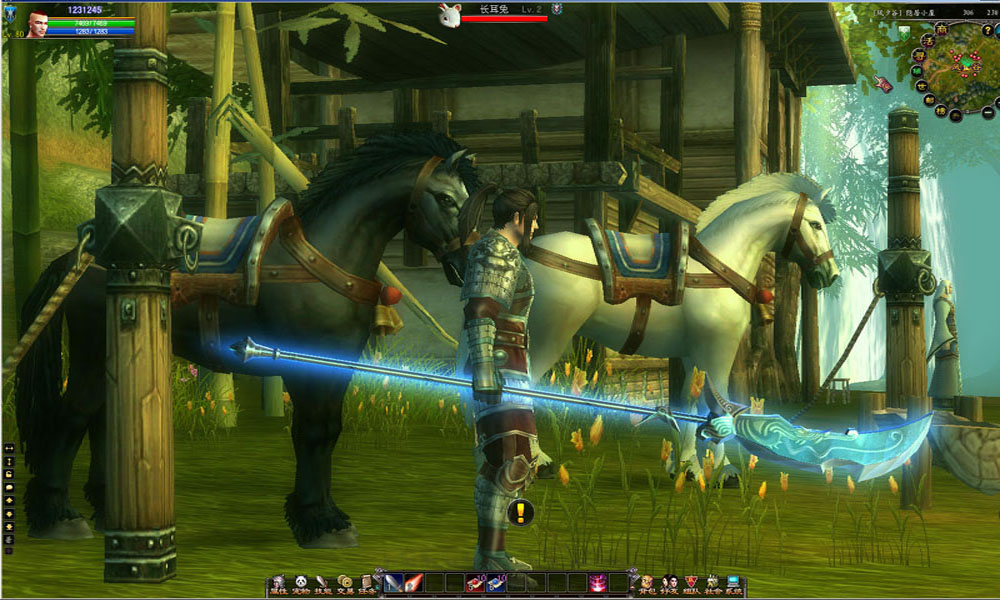Open the 社会 social menu
The image size is (1000, 600).
[712, 583]
